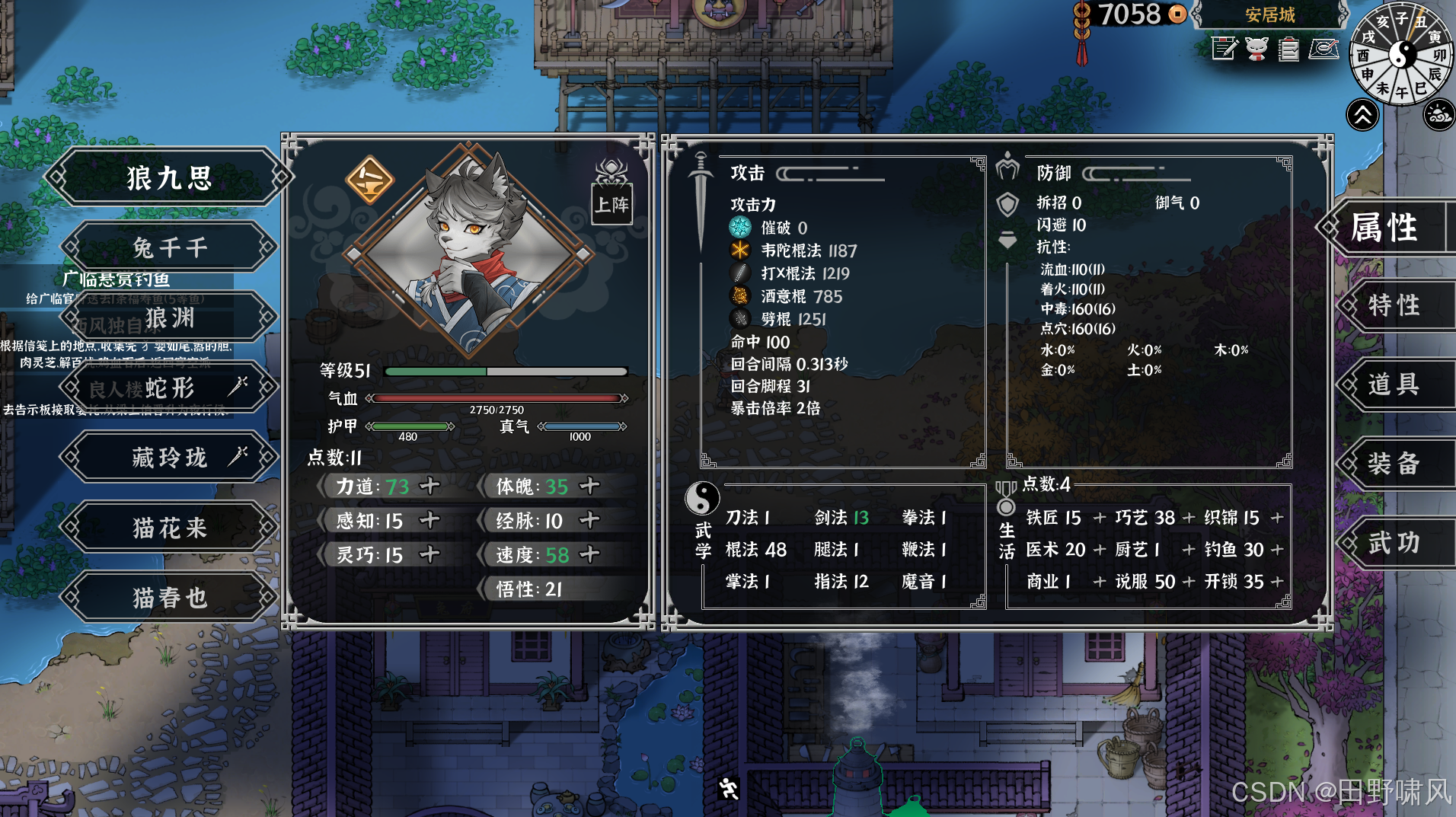Select character 藏玲珑

169,457
